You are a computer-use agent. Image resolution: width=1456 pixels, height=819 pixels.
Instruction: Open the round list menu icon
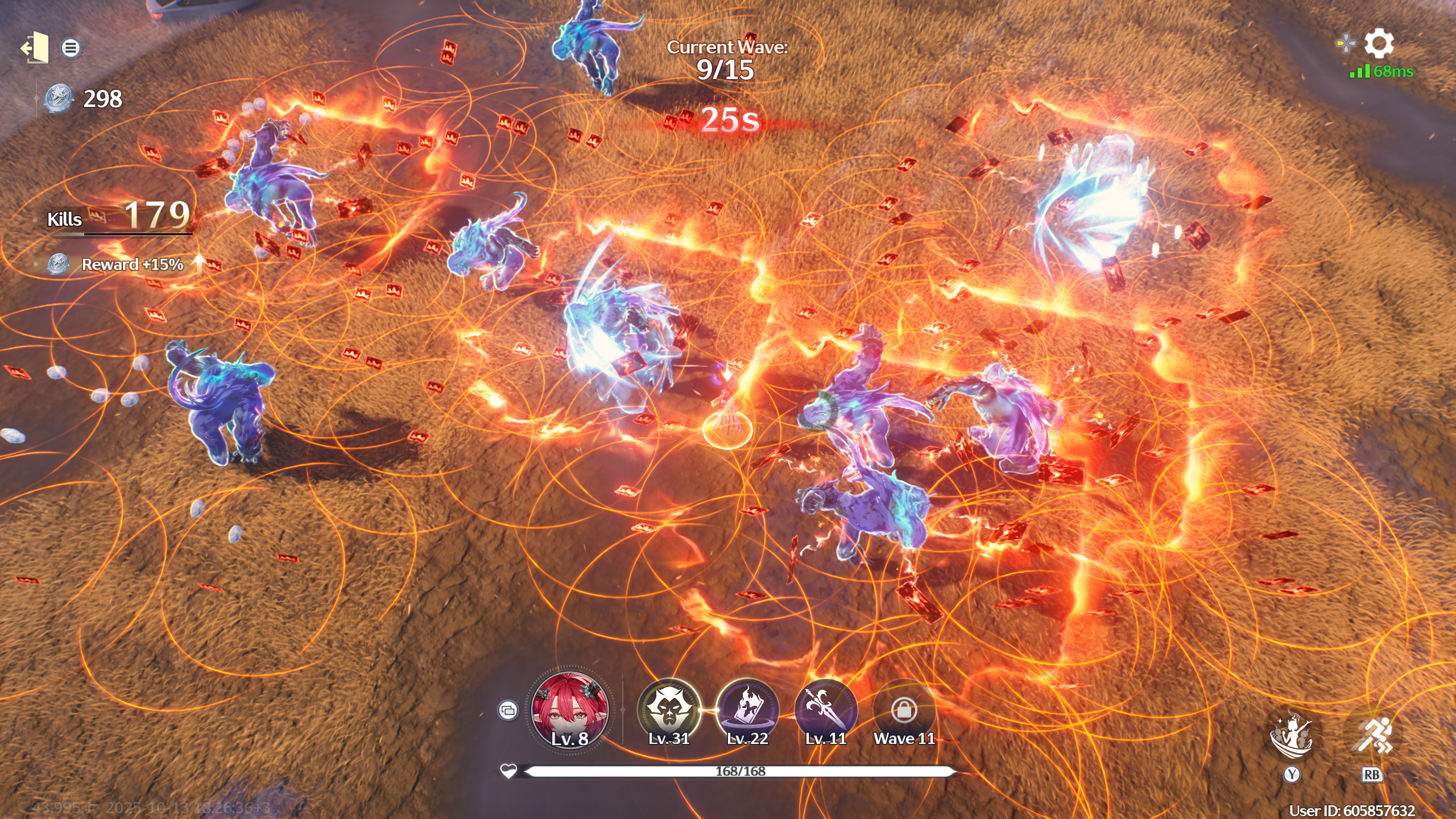[71, 48]
